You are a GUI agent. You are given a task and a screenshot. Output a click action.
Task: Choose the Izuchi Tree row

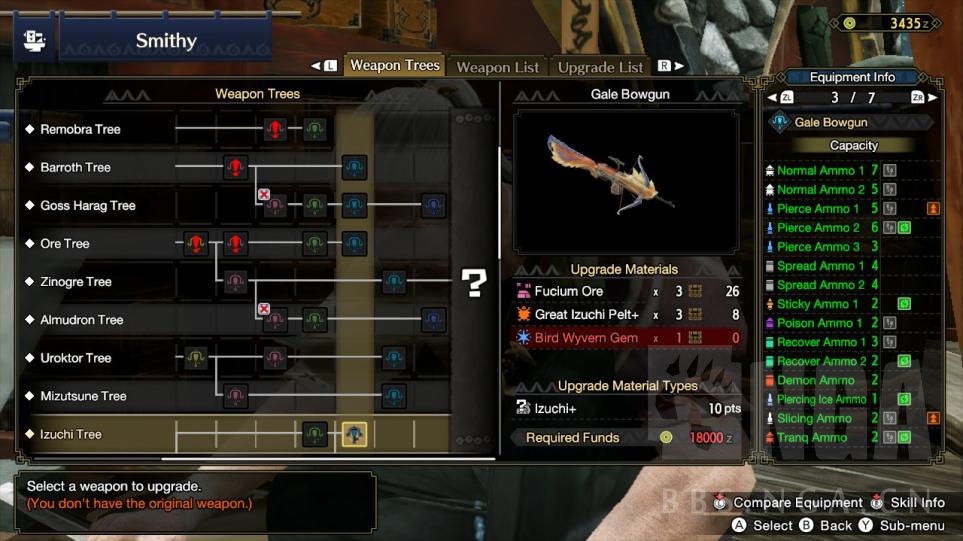coord(70,434)
